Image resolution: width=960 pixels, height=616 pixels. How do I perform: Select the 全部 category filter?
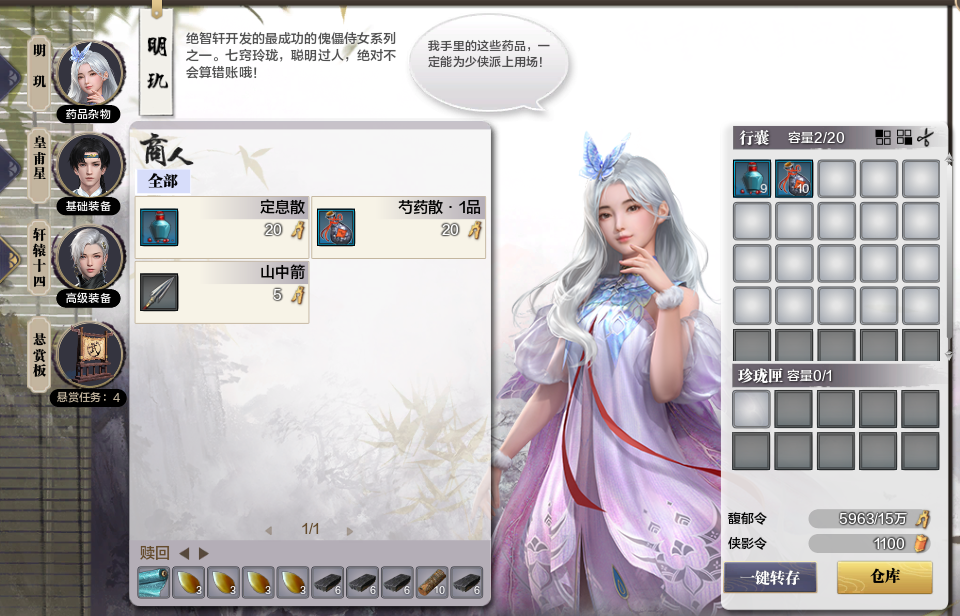pos(162,182)
